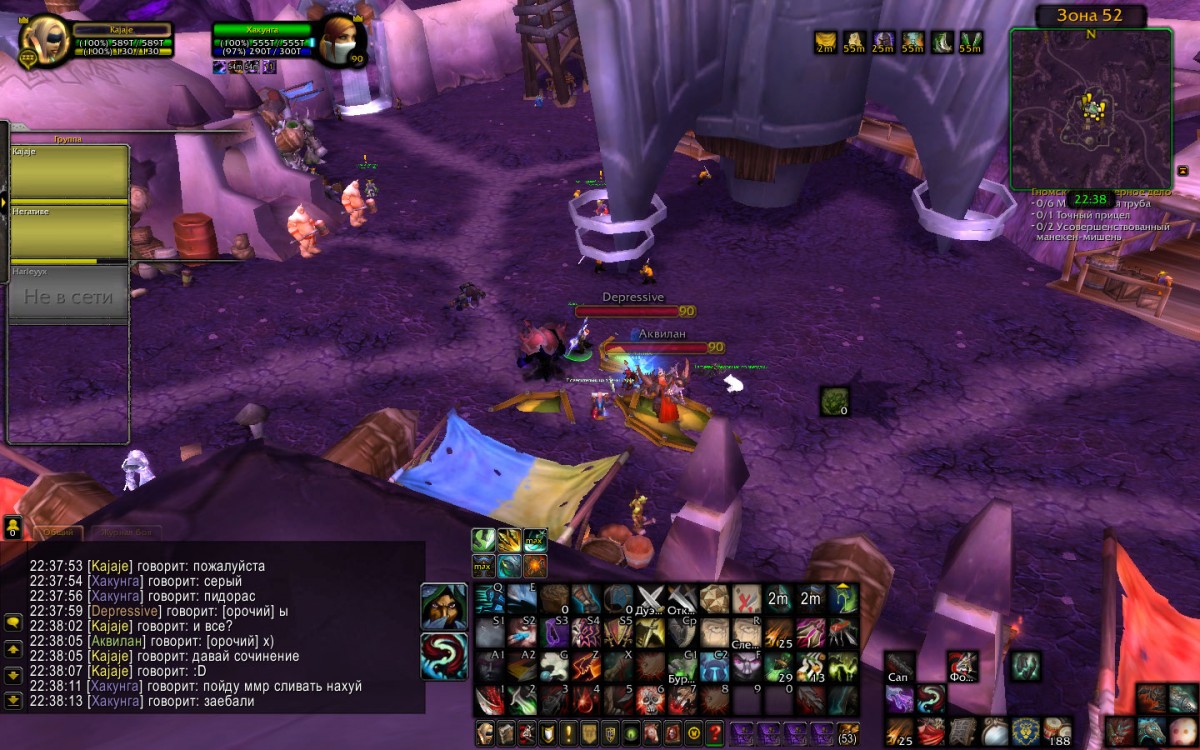This screenshot has height=750, width=1200.
Task: Use the Alliance lion crest item
Action: [1027, 730]
